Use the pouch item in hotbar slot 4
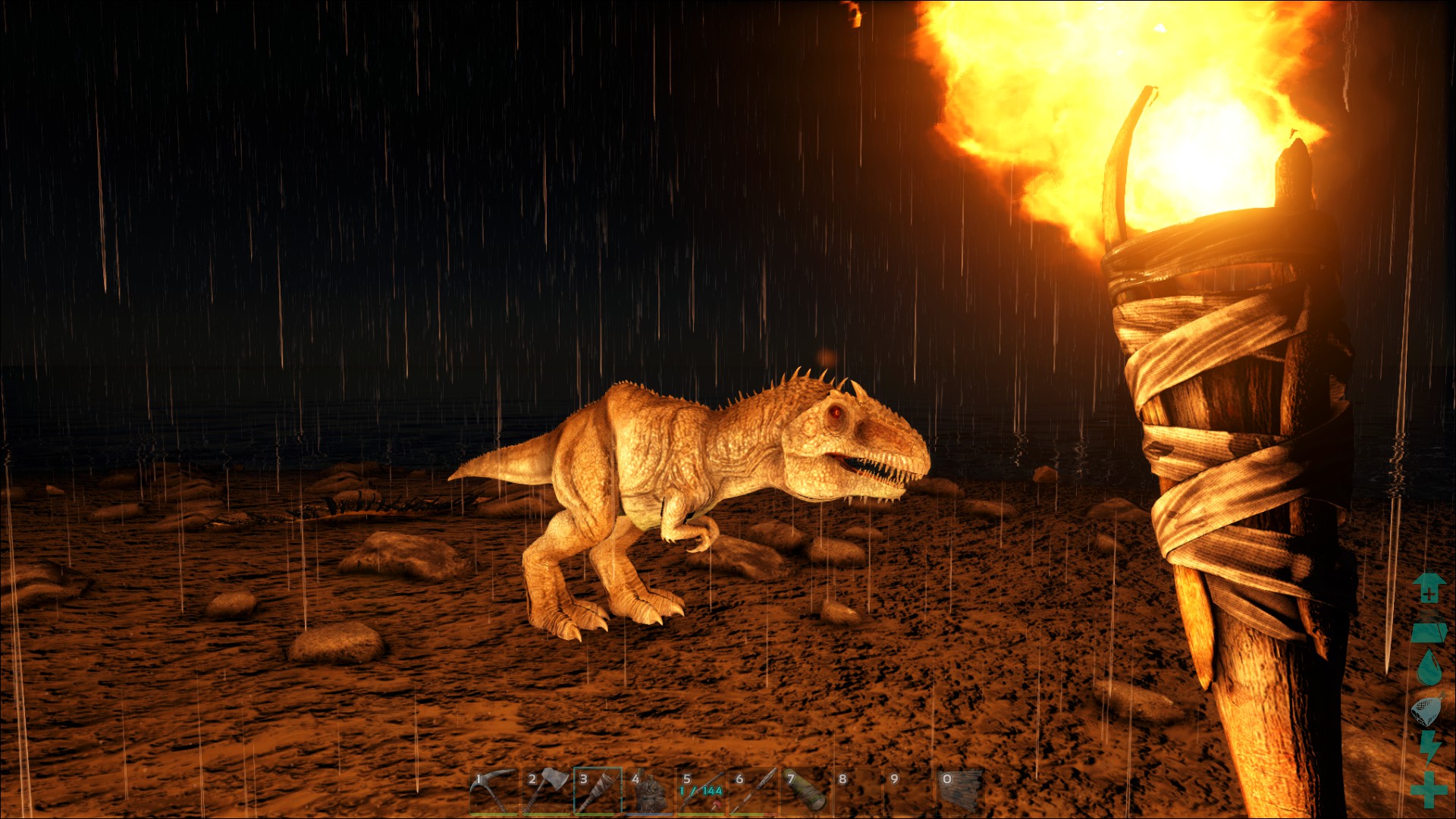Screen dimensions: 1456x819 tap(649, 792)
